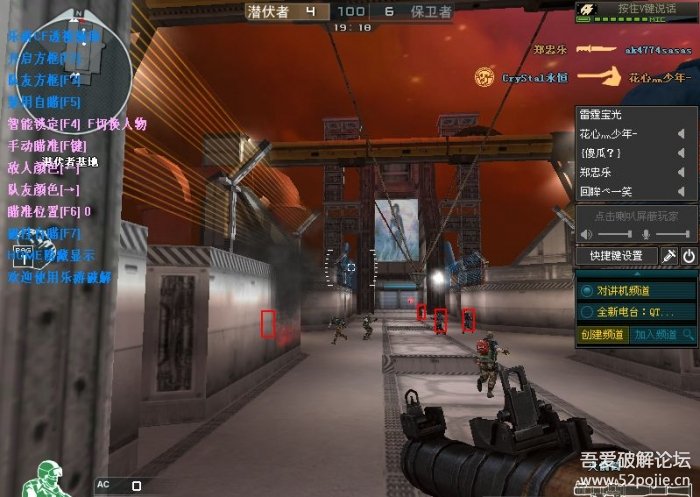Mute player 花心灬少年- via speaker icon
The image size is (700, 497).
680,134
